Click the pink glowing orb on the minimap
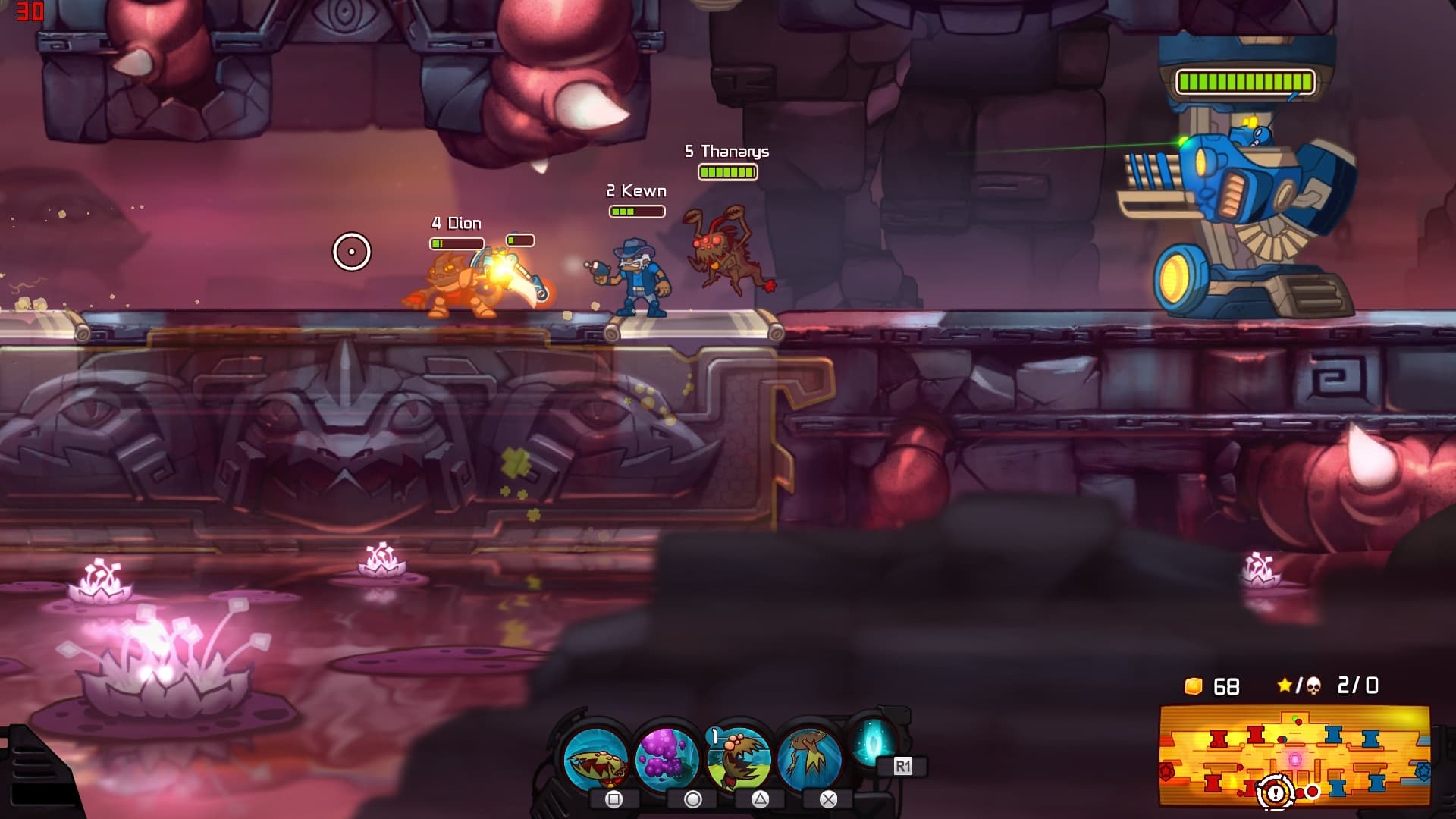Screen dimensions: 1456x819 click(x=1295, y=758)
